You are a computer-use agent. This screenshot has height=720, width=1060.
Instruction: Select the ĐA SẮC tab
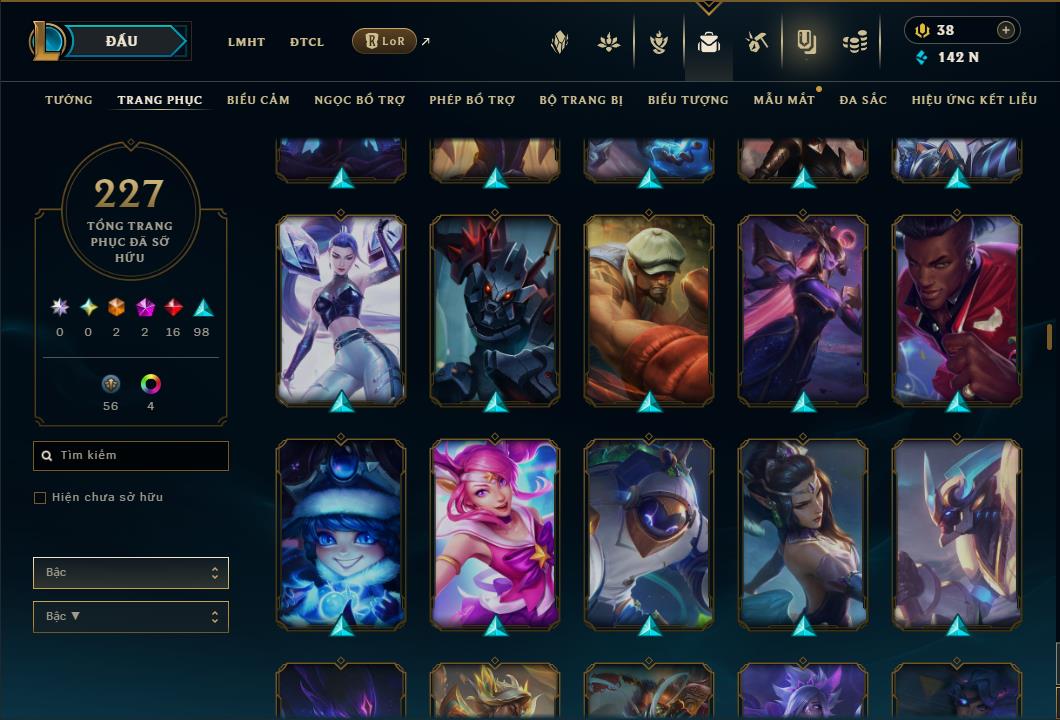click(863, 100)
